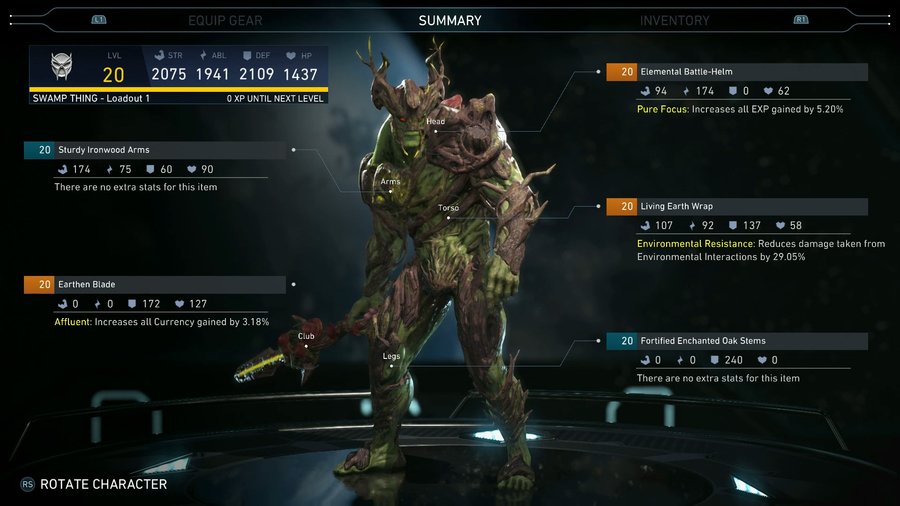The width and height of the screenshot is (900, 506).
Task: Choose the Sturdy Ironwood Arms gear entry
Action: 155,150
